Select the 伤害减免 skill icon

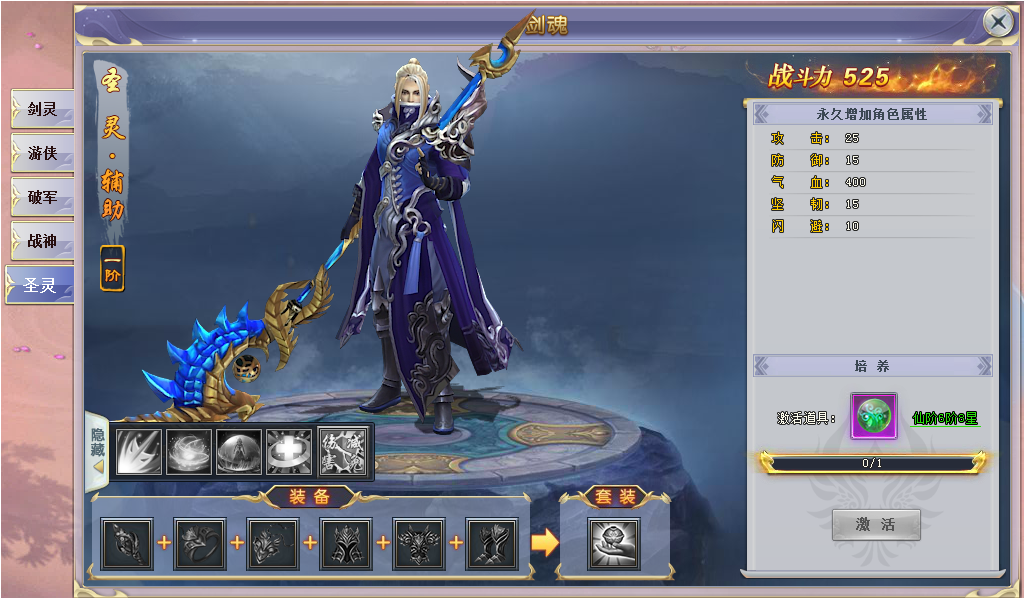click(341, 451)
